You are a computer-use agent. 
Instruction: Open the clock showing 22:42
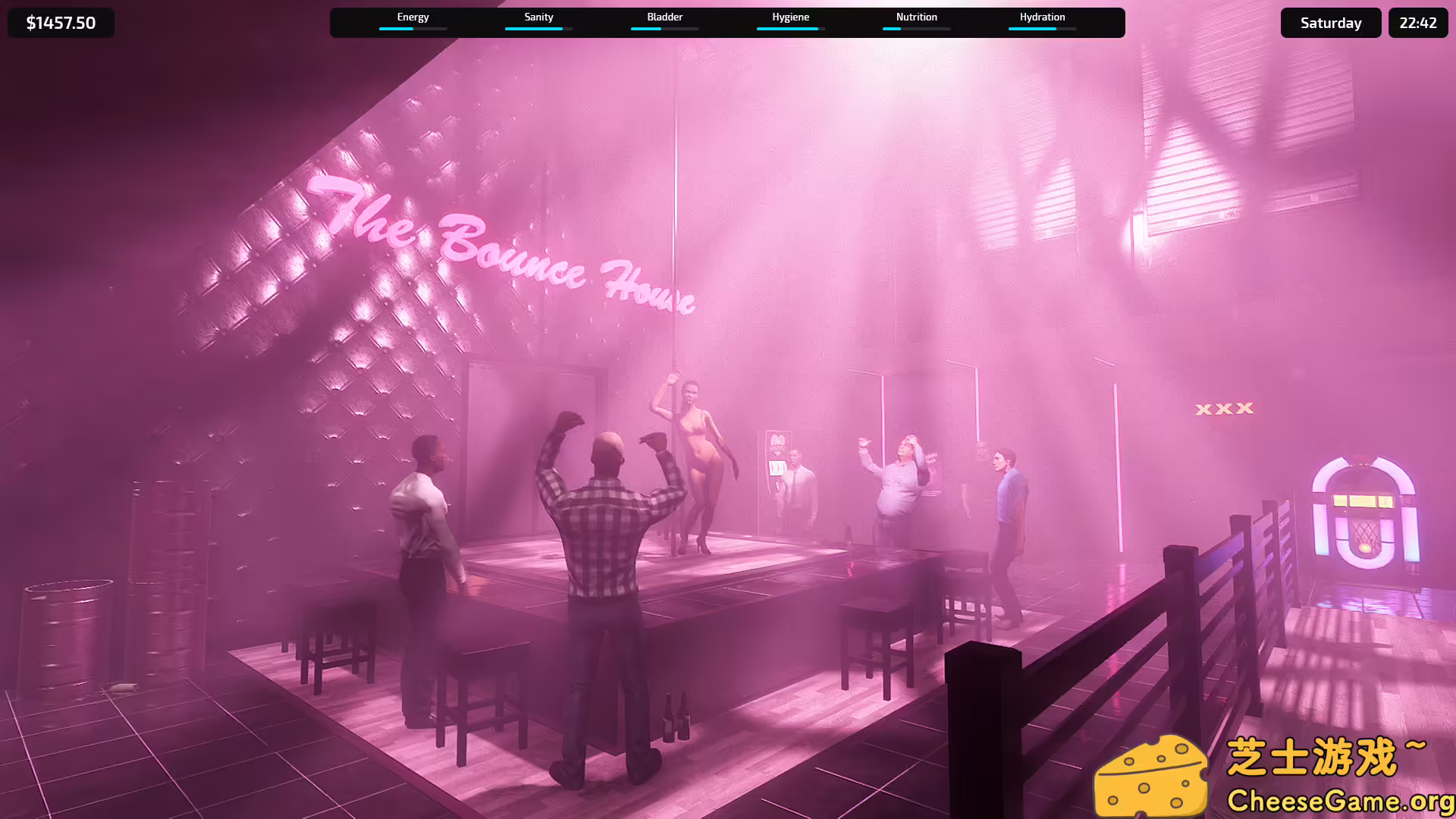point(1417,22)
